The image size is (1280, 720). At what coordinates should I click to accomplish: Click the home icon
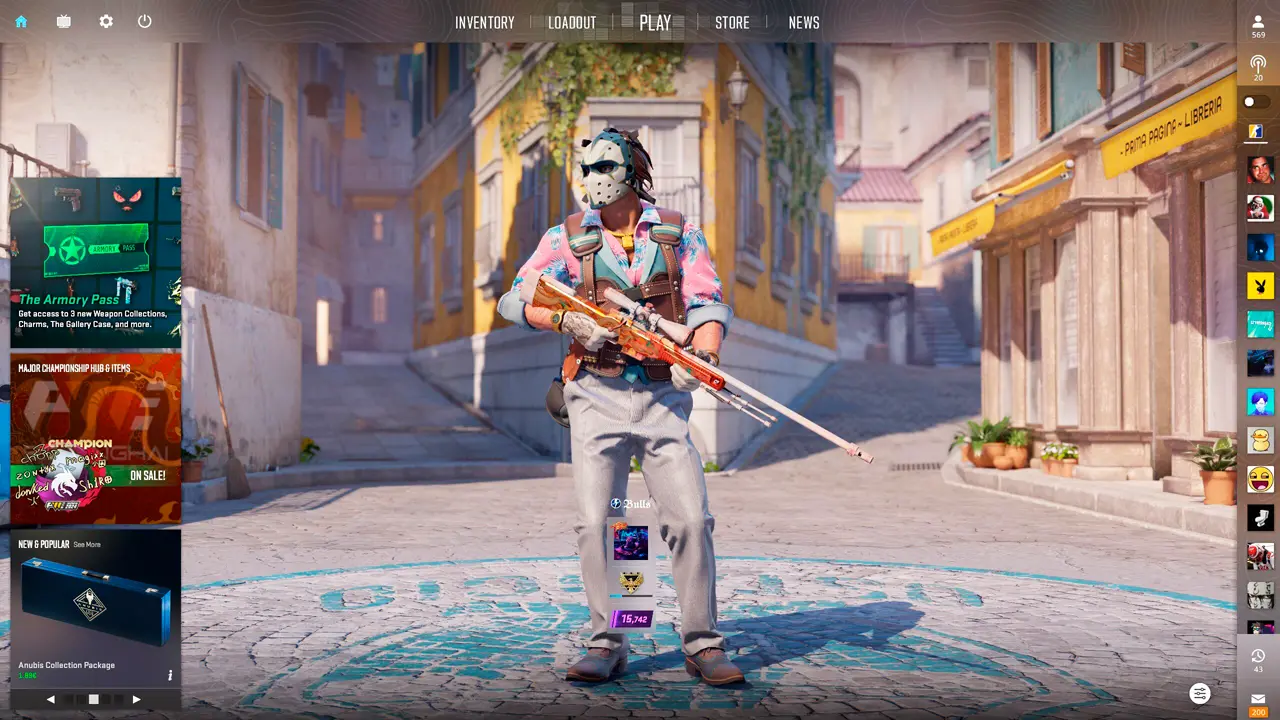pyautogui.click(x=21, y=21)
